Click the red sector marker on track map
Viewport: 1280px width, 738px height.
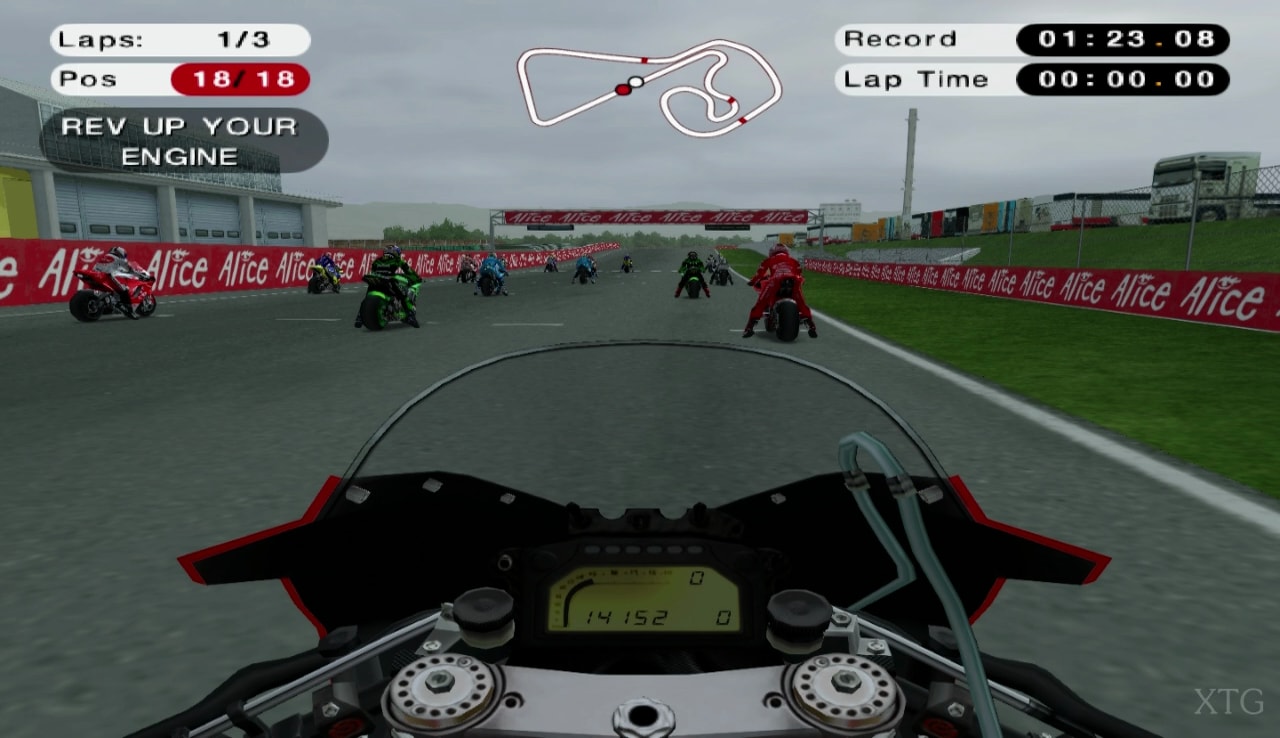(644, 60)
